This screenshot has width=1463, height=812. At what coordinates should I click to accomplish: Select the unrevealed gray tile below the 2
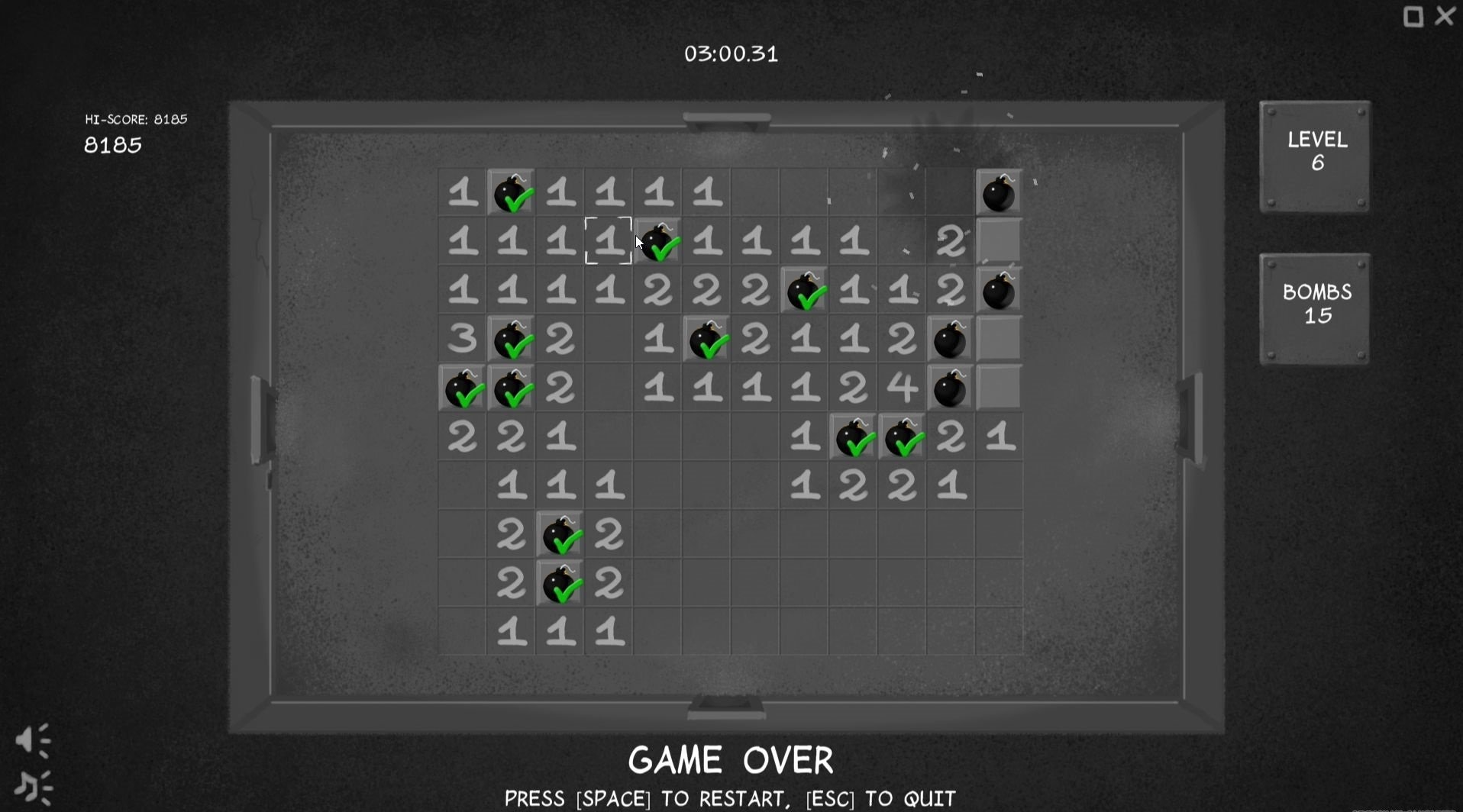pos(999,242)
